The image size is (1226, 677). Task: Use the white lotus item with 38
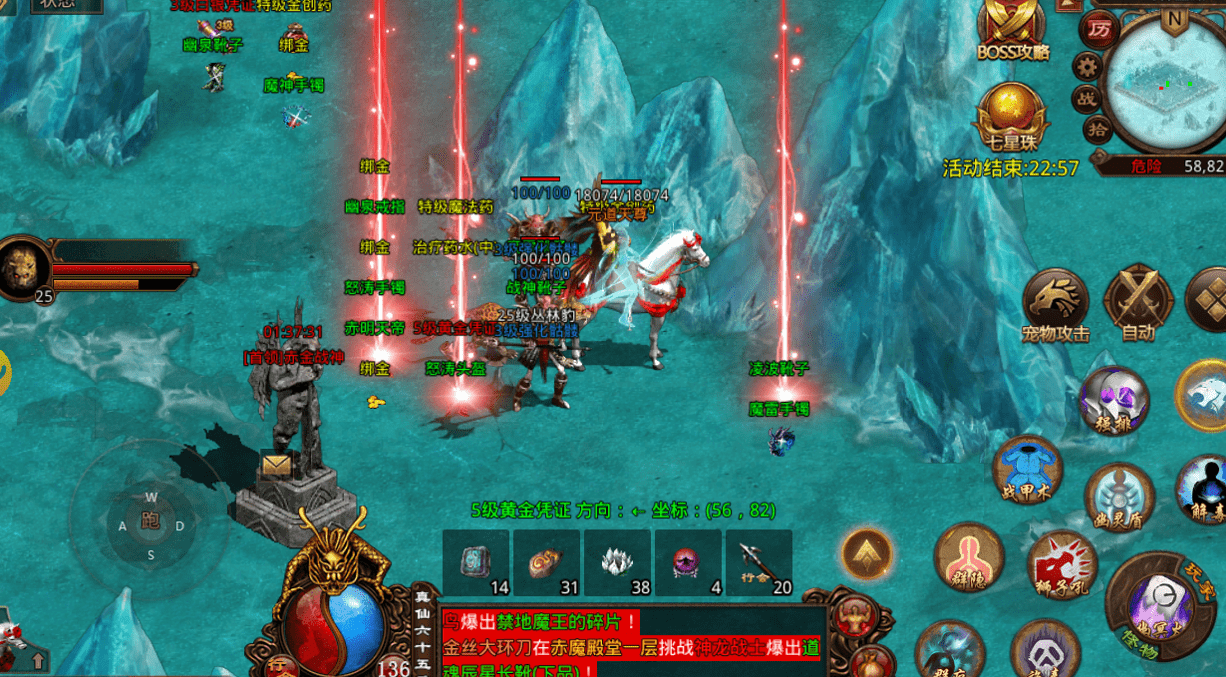tap(617, 562)
